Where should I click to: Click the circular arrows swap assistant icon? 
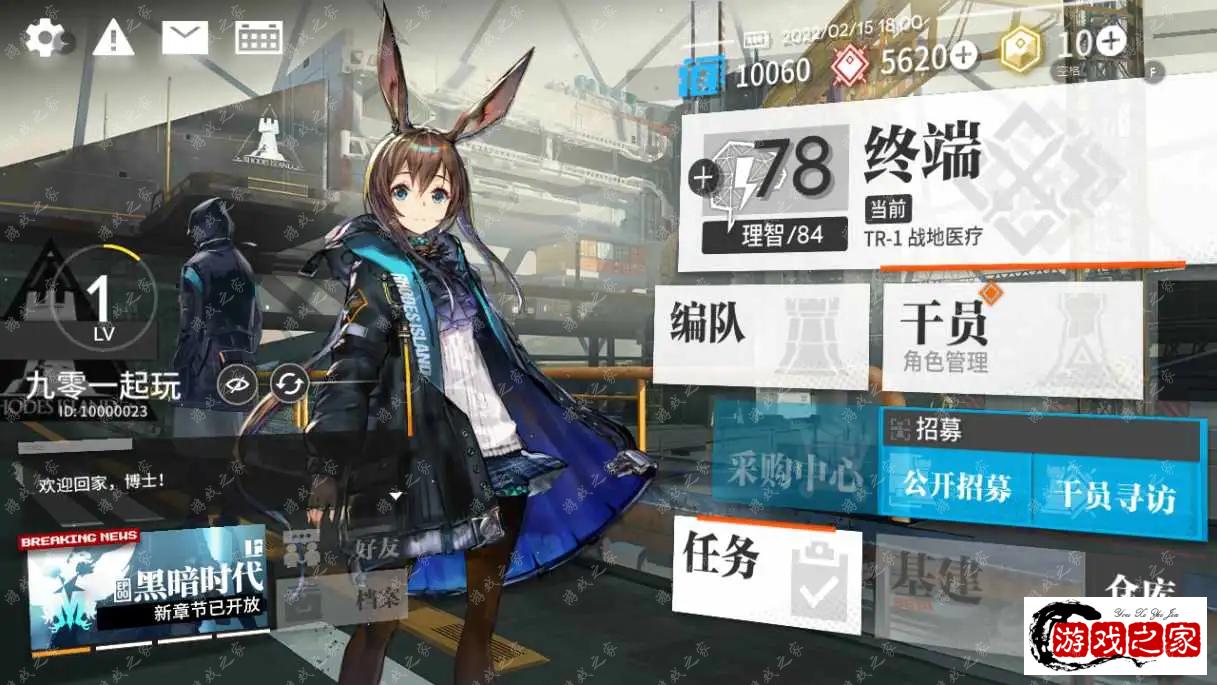288,384
